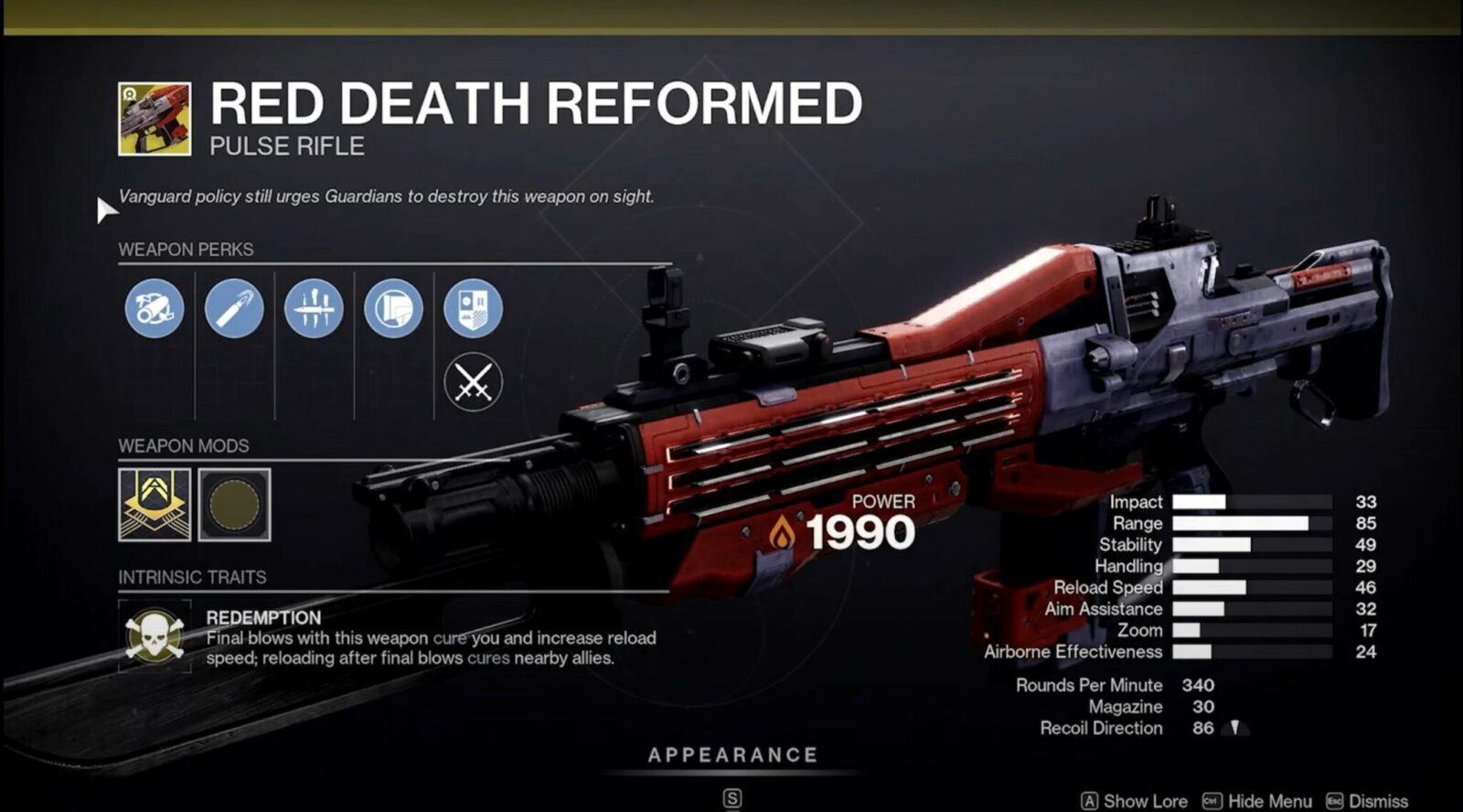View the origin trait shield icon
The width and height of the screenshot is (1463, 812).
pos(473,309)
